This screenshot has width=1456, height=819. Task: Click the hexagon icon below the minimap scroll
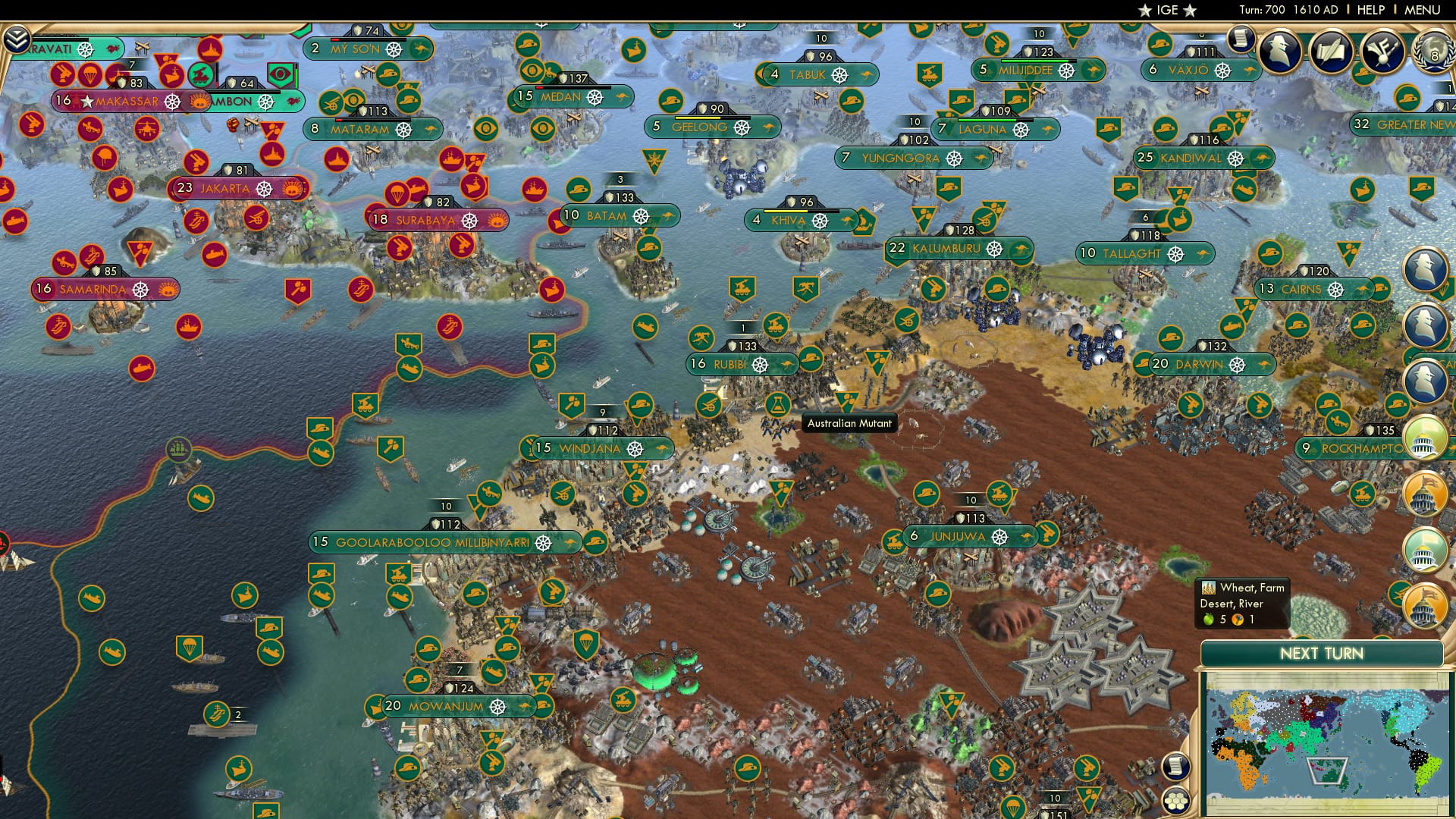click(x=1176, y=799)
